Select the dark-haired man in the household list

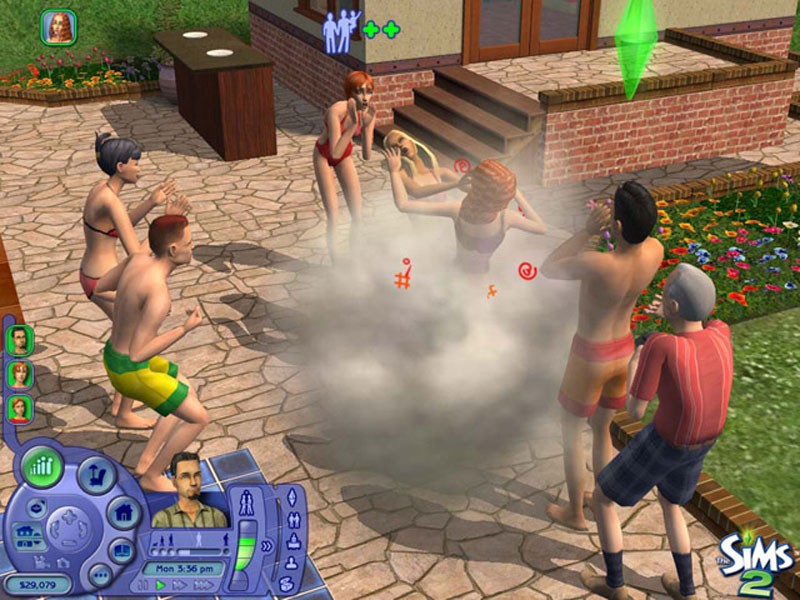coord(20,338)
